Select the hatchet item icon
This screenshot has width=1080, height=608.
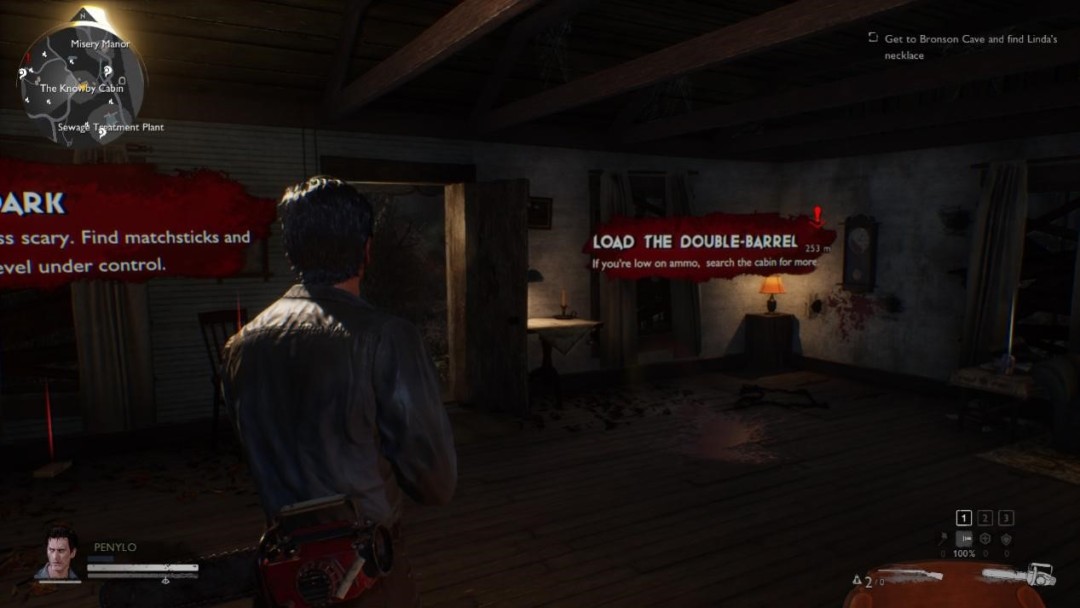(943, 540)
